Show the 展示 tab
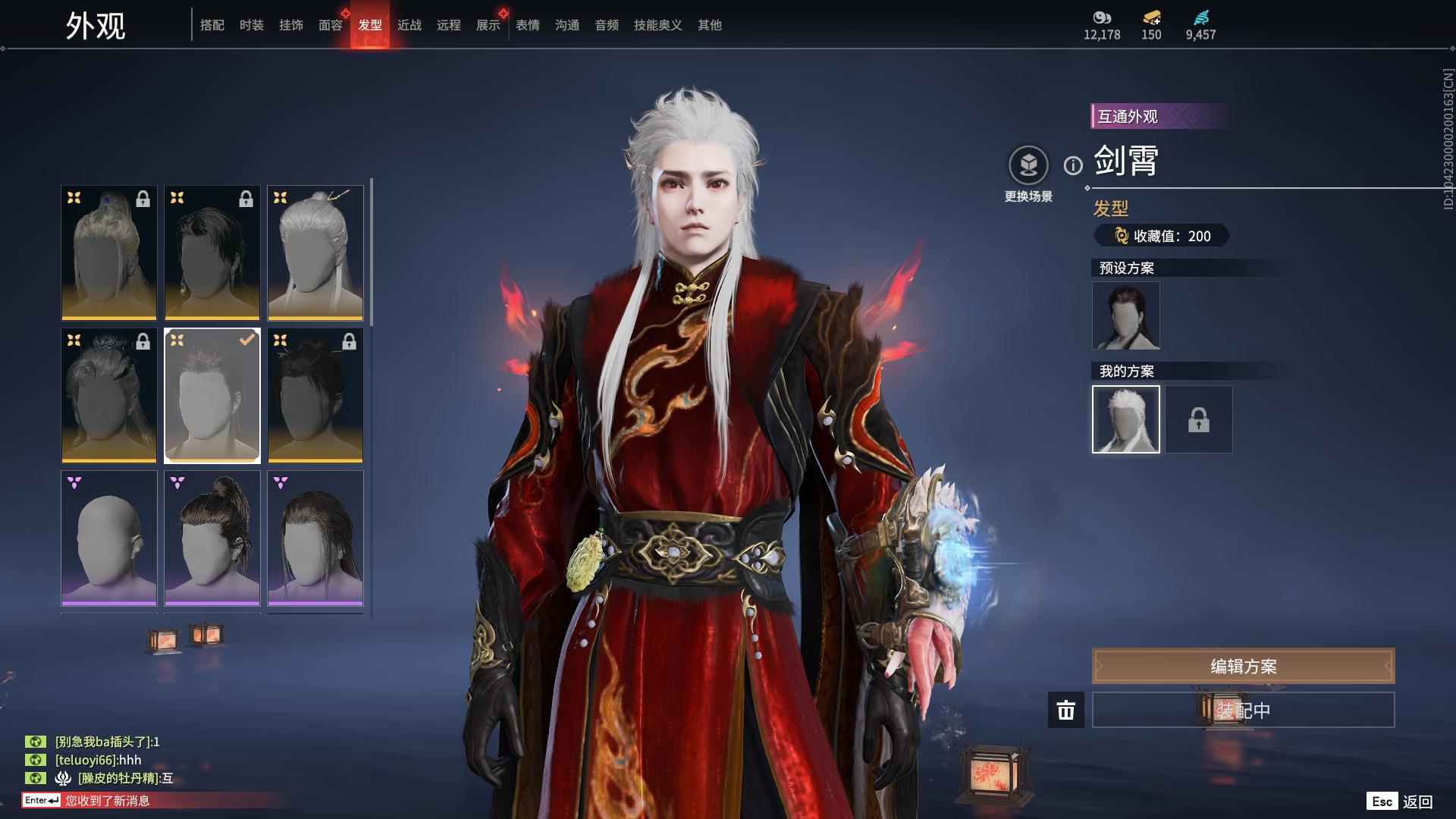Screen dimensions: 1456x819 (488, 25)
